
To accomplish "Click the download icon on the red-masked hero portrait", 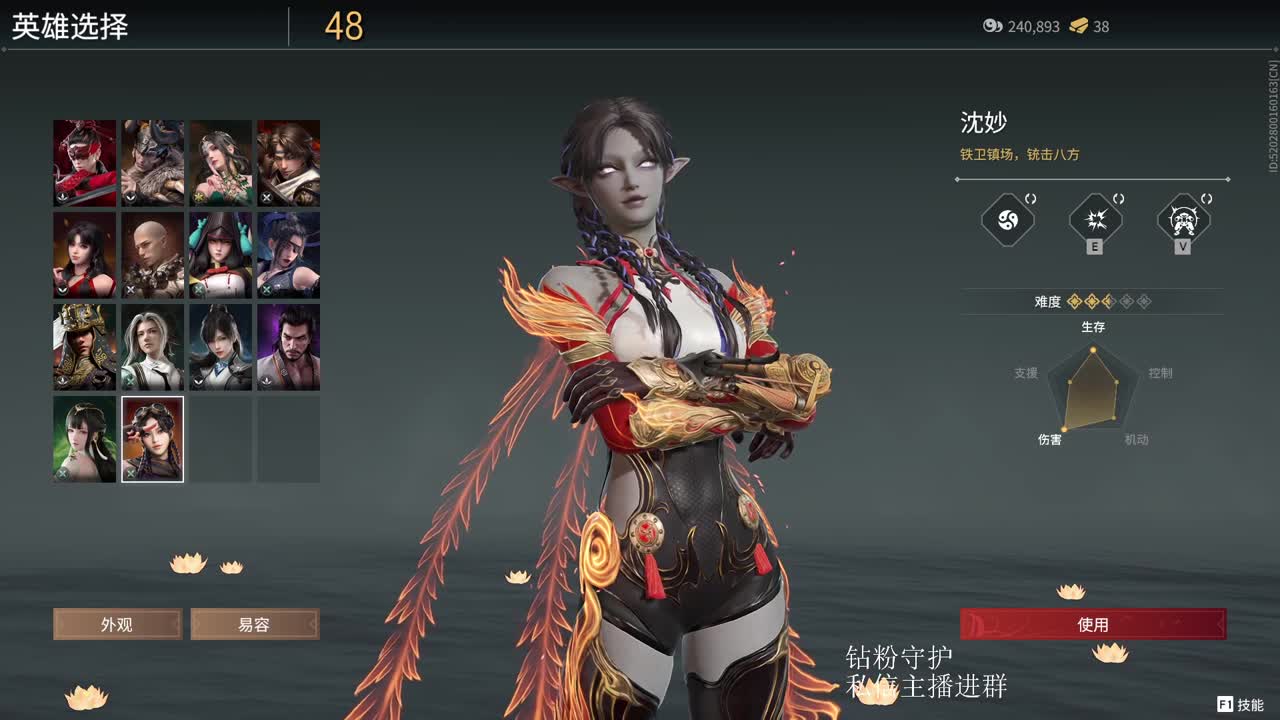I will point(60,197).
